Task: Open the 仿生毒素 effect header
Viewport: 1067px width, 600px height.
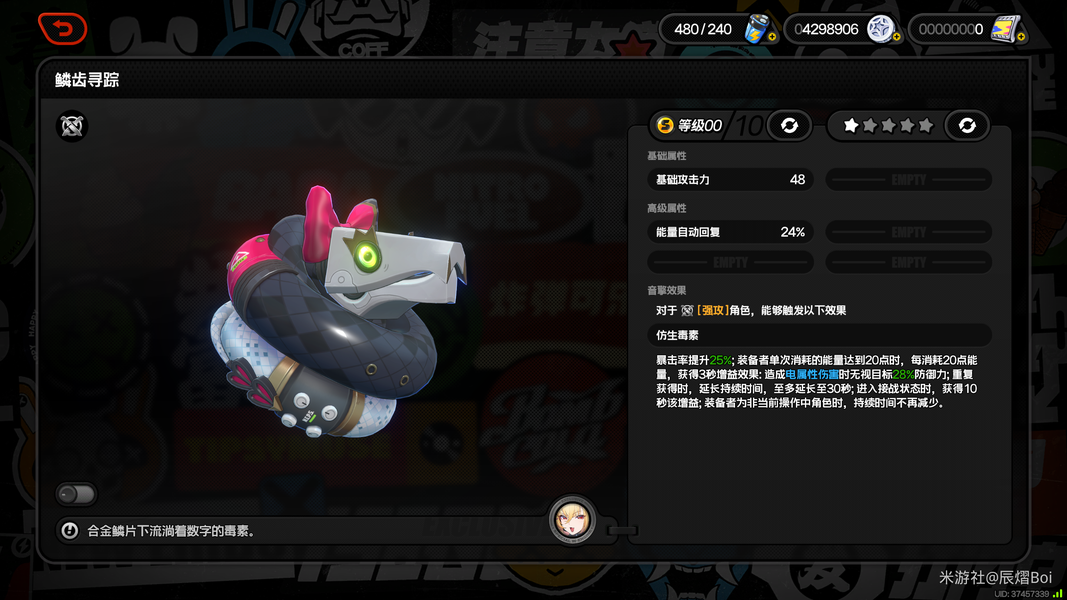Action: pos(819,335)
